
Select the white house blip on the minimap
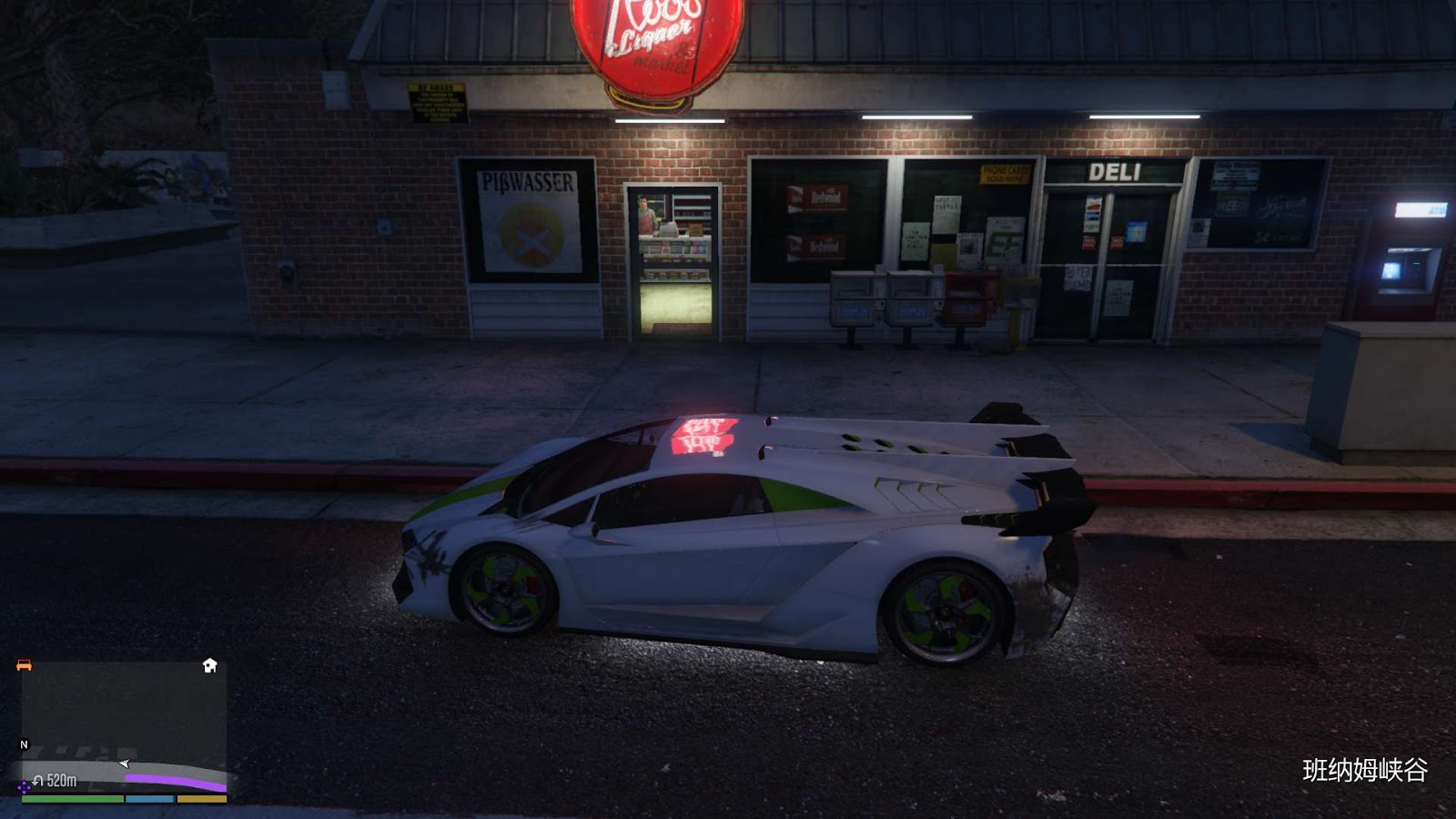coord(209,666)
